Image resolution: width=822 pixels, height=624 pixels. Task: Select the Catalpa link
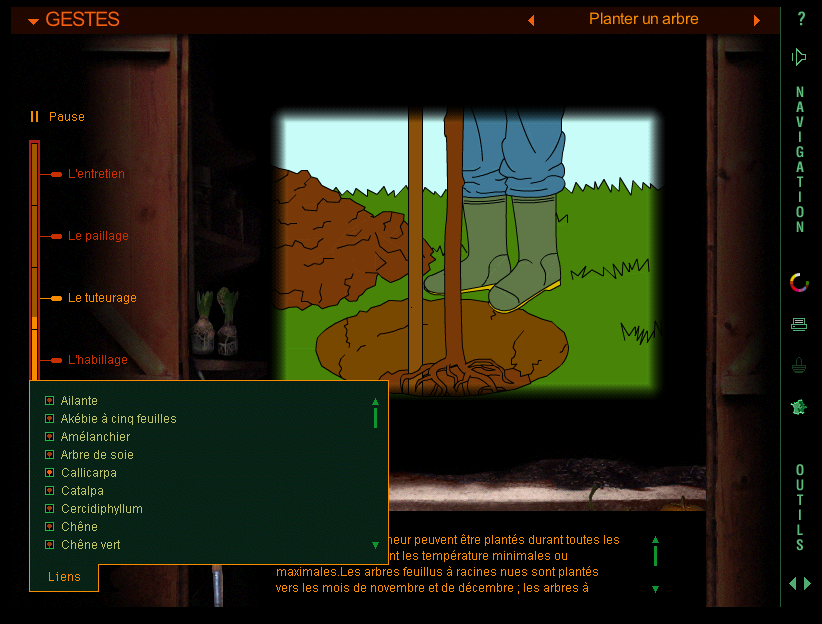pos(81,491)
